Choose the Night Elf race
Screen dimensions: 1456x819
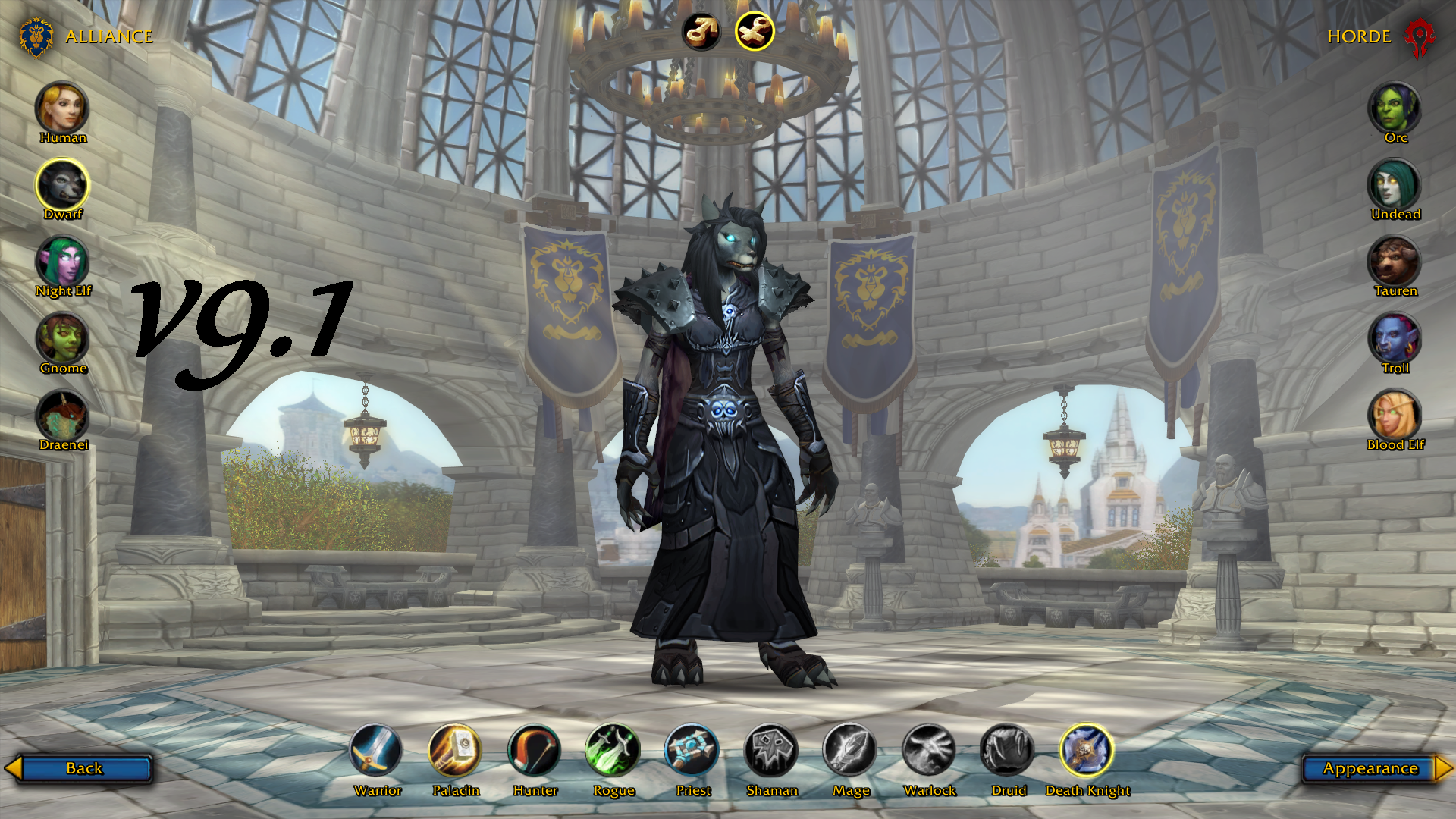(62, 262)
